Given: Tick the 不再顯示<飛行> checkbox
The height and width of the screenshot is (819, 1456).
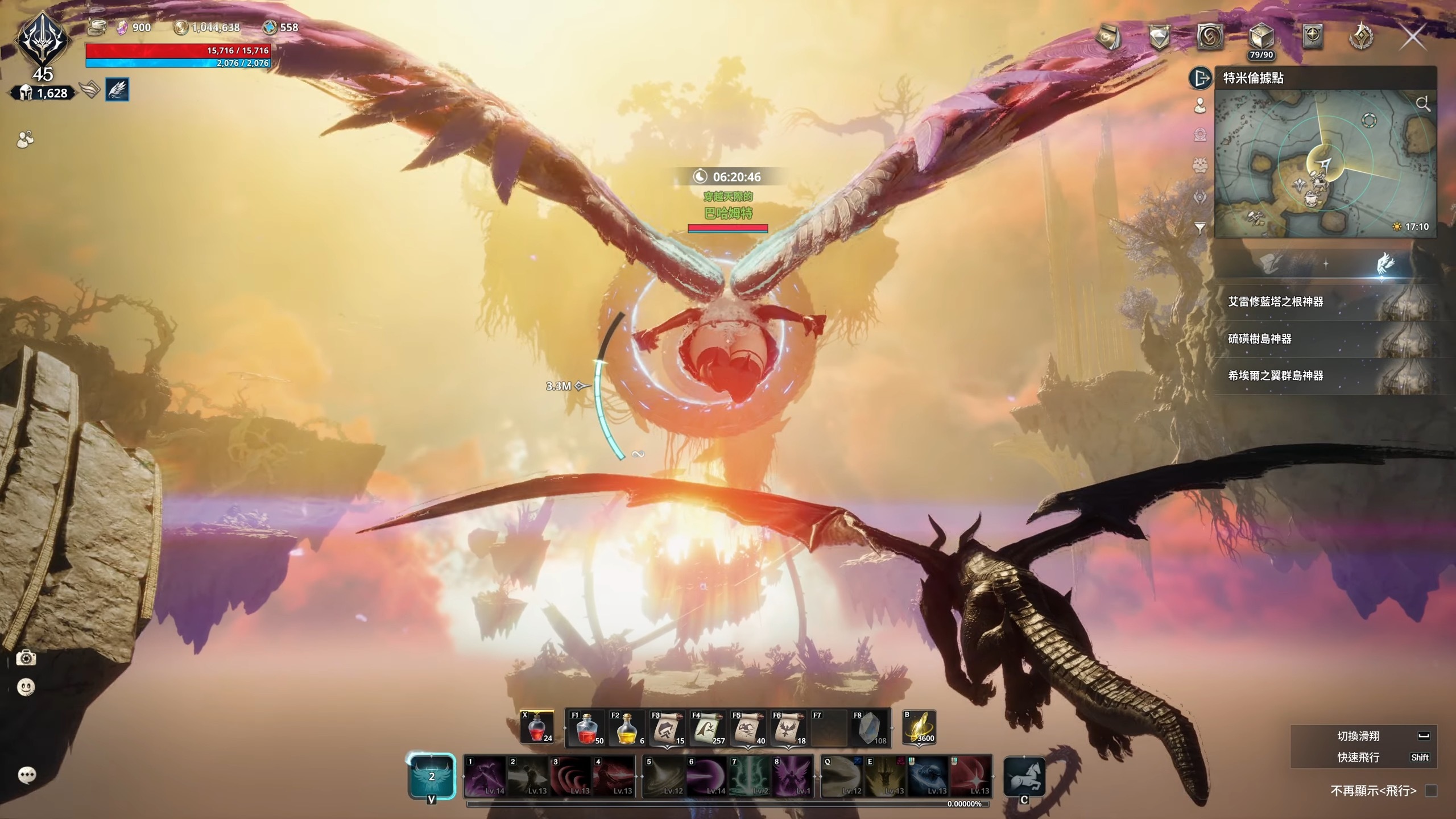Looking at the screenshot, I should pos(1431,791).
